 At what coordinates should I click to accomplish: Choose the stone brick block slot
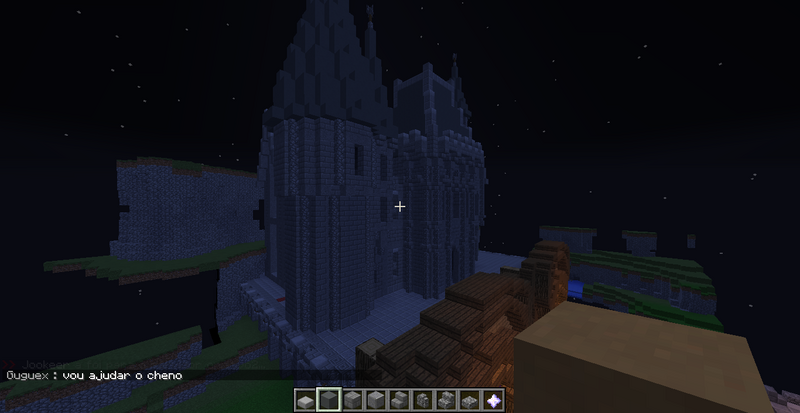pyautogui.click(x=352, y=400)
